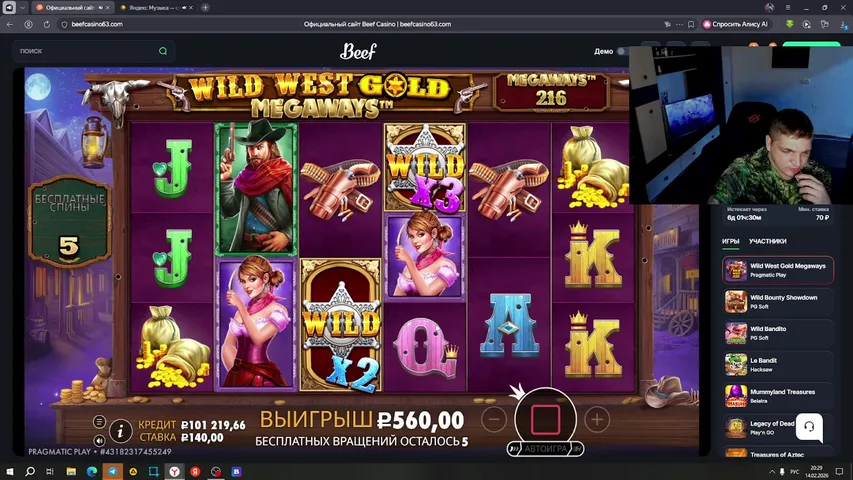Click the browser back arrow
The width and height of the screenshot is (853, 480).
pos(10,24)
